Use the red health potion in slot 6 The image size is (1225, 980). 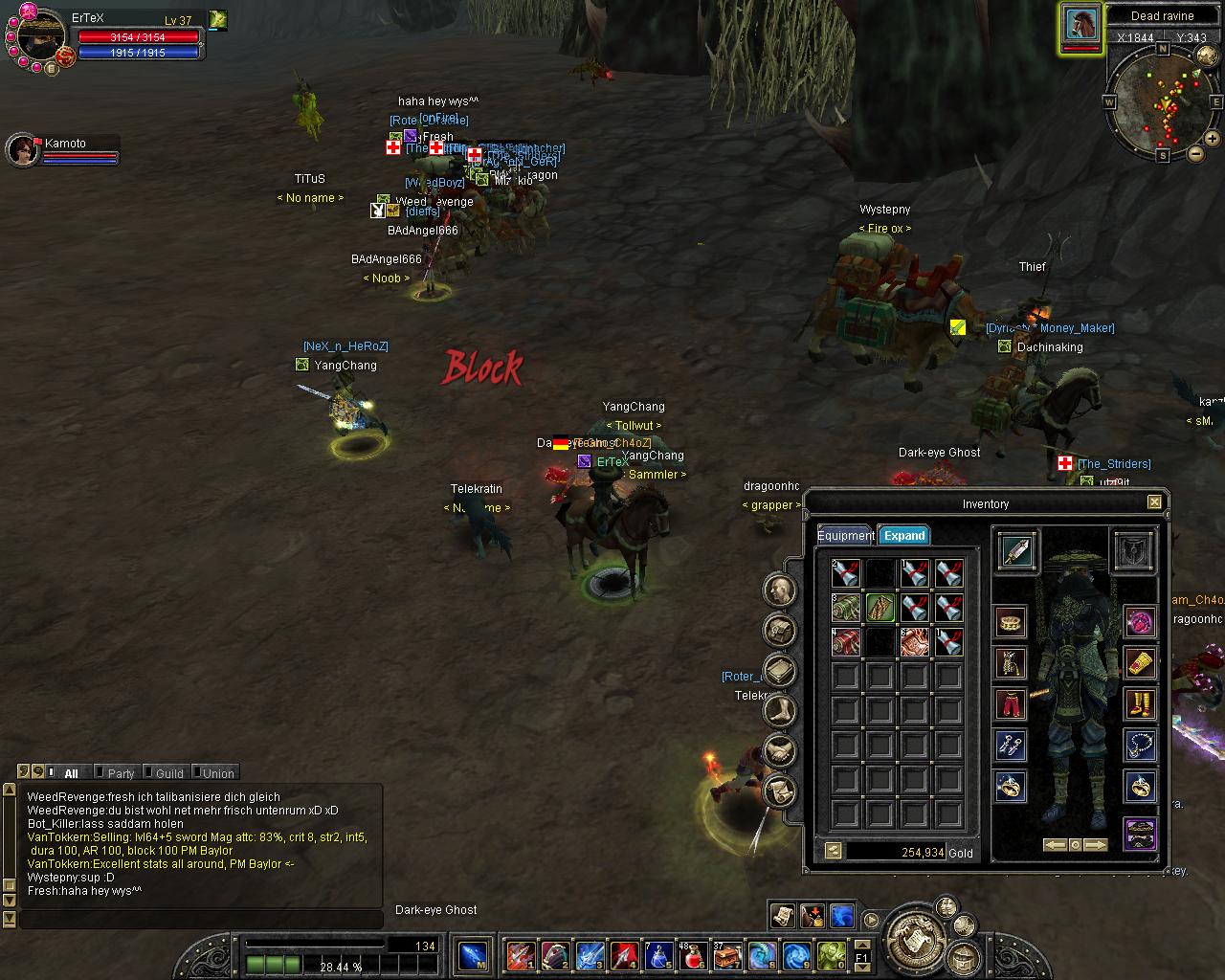[694, 955]
